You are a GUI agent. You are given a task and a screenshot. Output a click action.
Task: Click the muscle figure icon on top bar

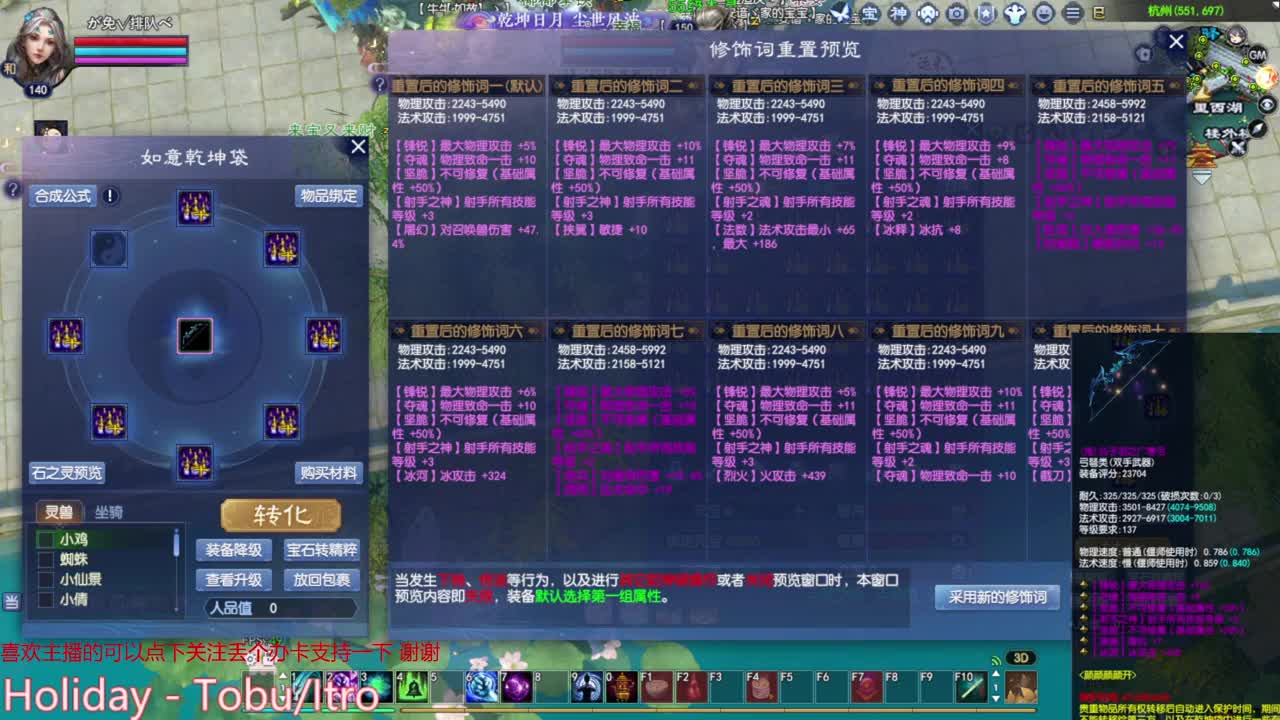pos(1013,14)
